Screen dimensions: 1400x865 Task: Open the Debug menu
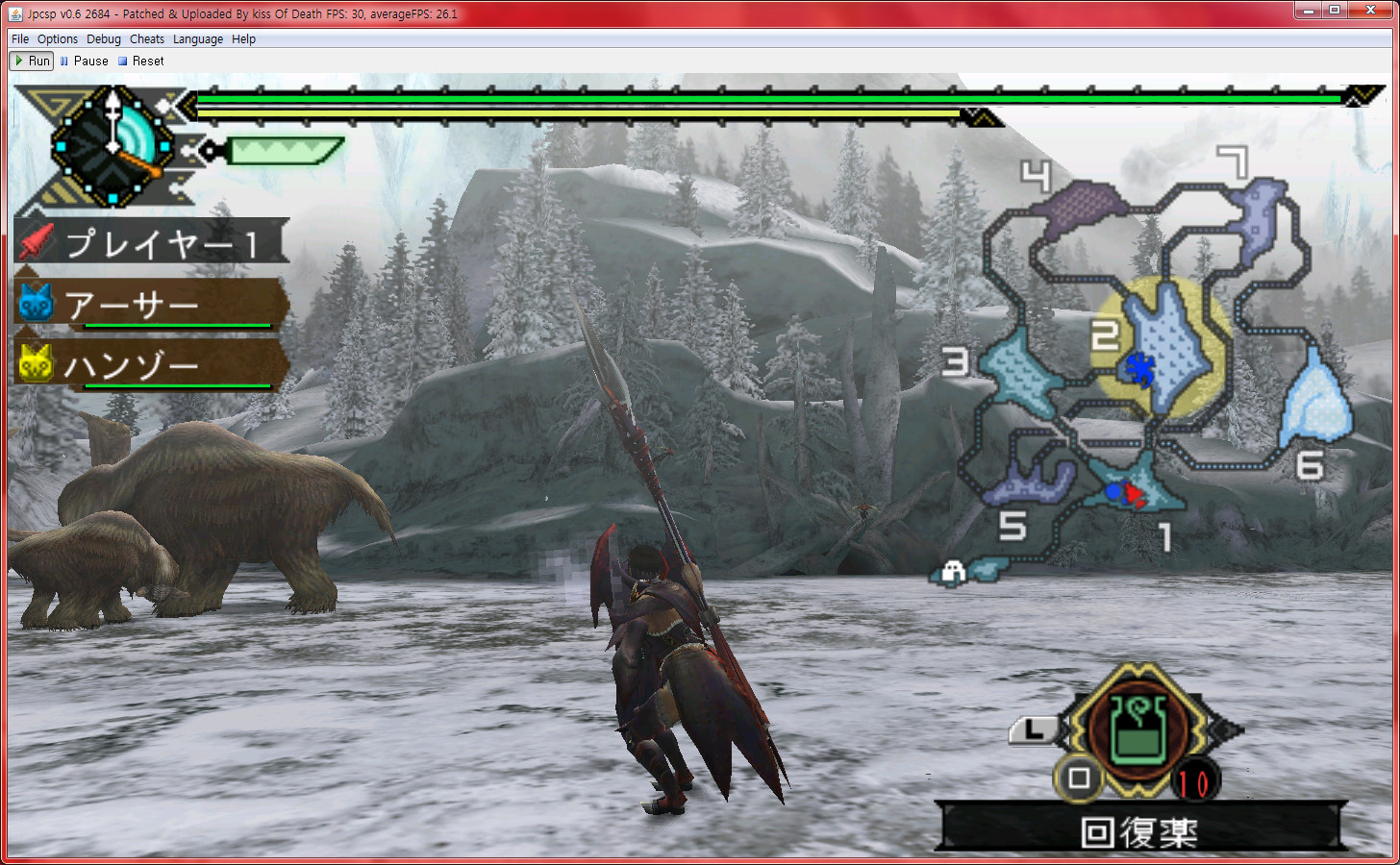tap(104, 39)
